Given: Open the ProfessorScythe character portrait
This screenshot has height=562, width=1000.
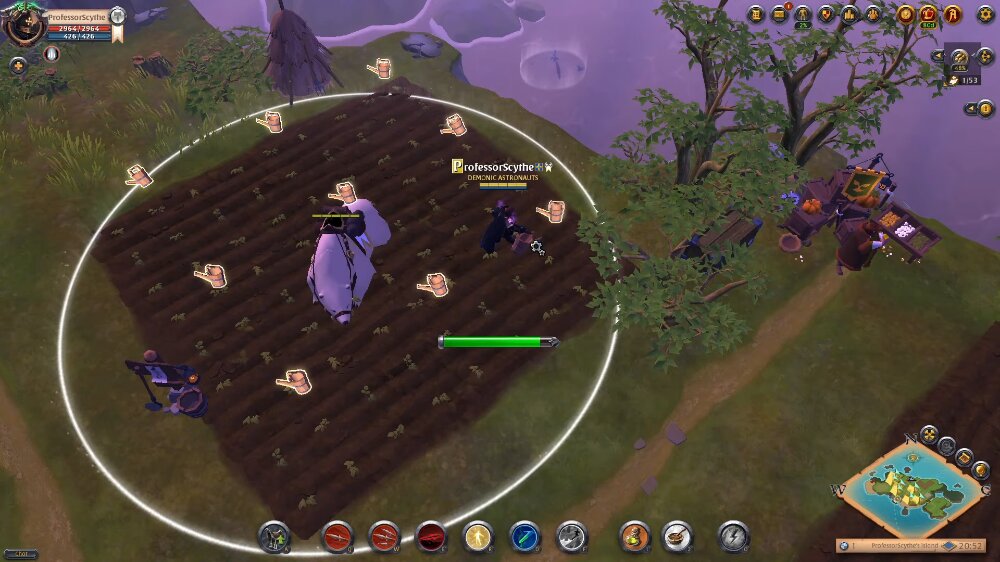Looking at the screenshot, I should (24, 24).
